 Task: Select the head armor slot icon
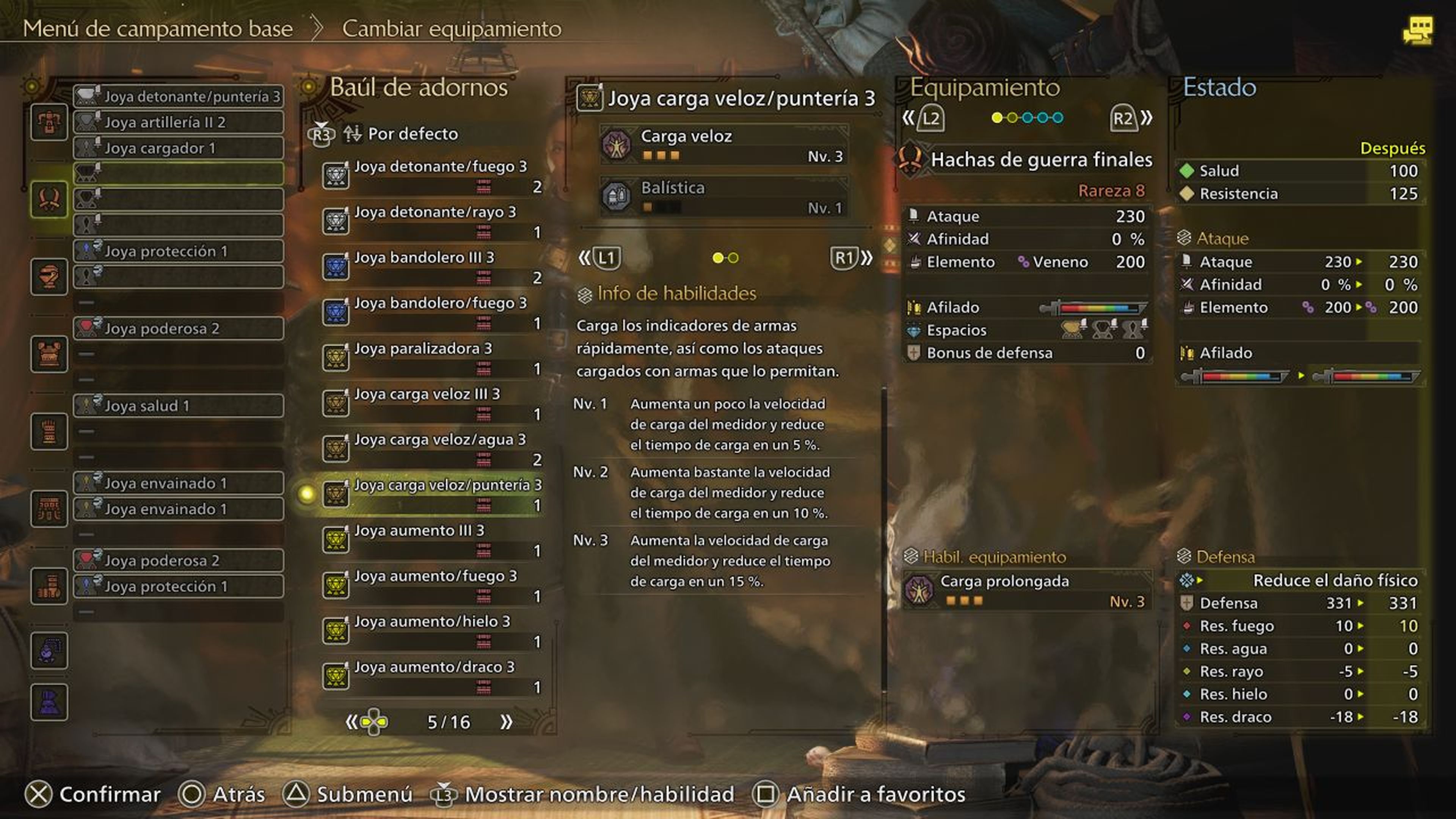49,277
